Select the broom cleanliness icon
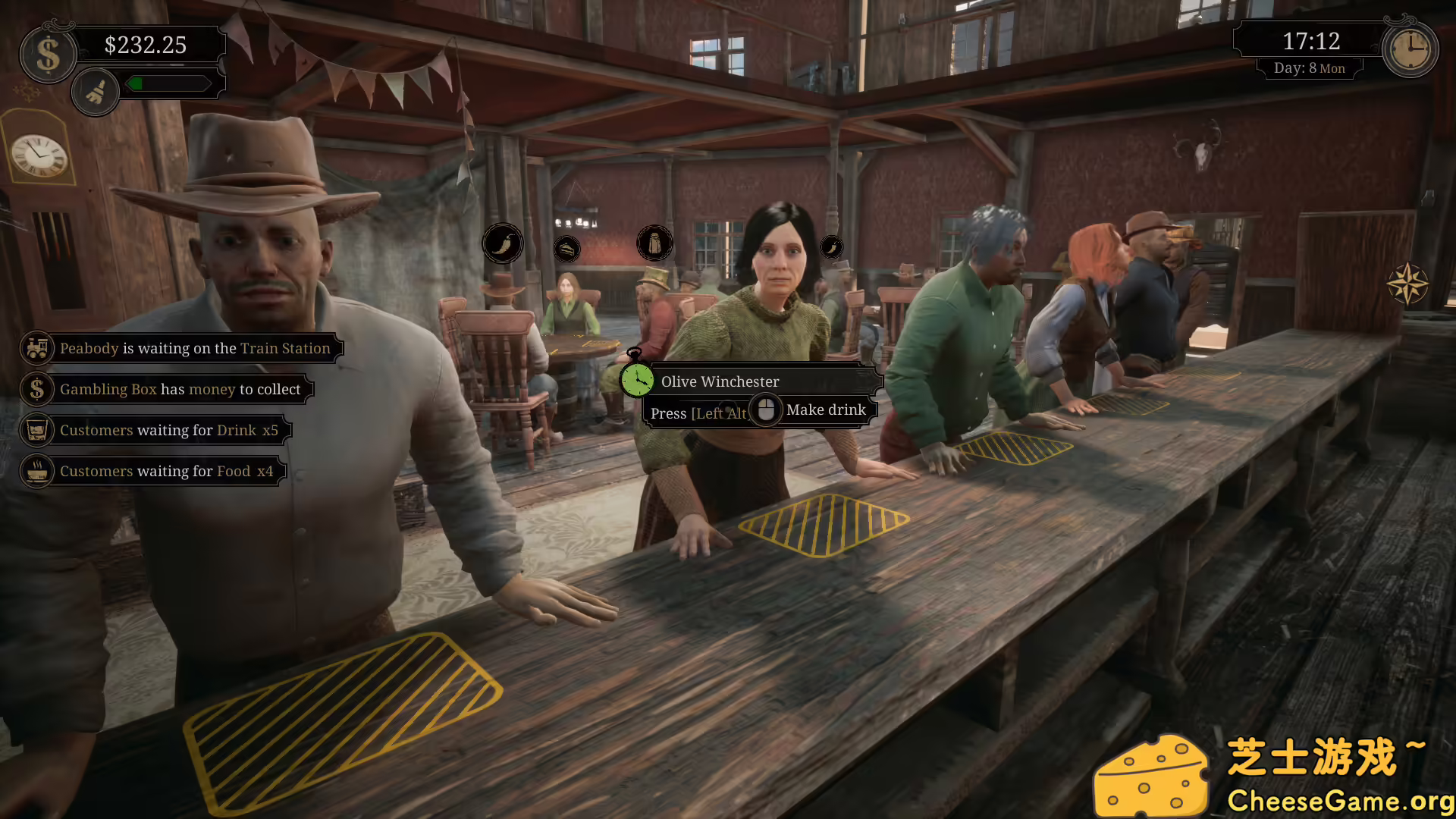The height and width of the screenshot is (819, 1456). (95, 91)
